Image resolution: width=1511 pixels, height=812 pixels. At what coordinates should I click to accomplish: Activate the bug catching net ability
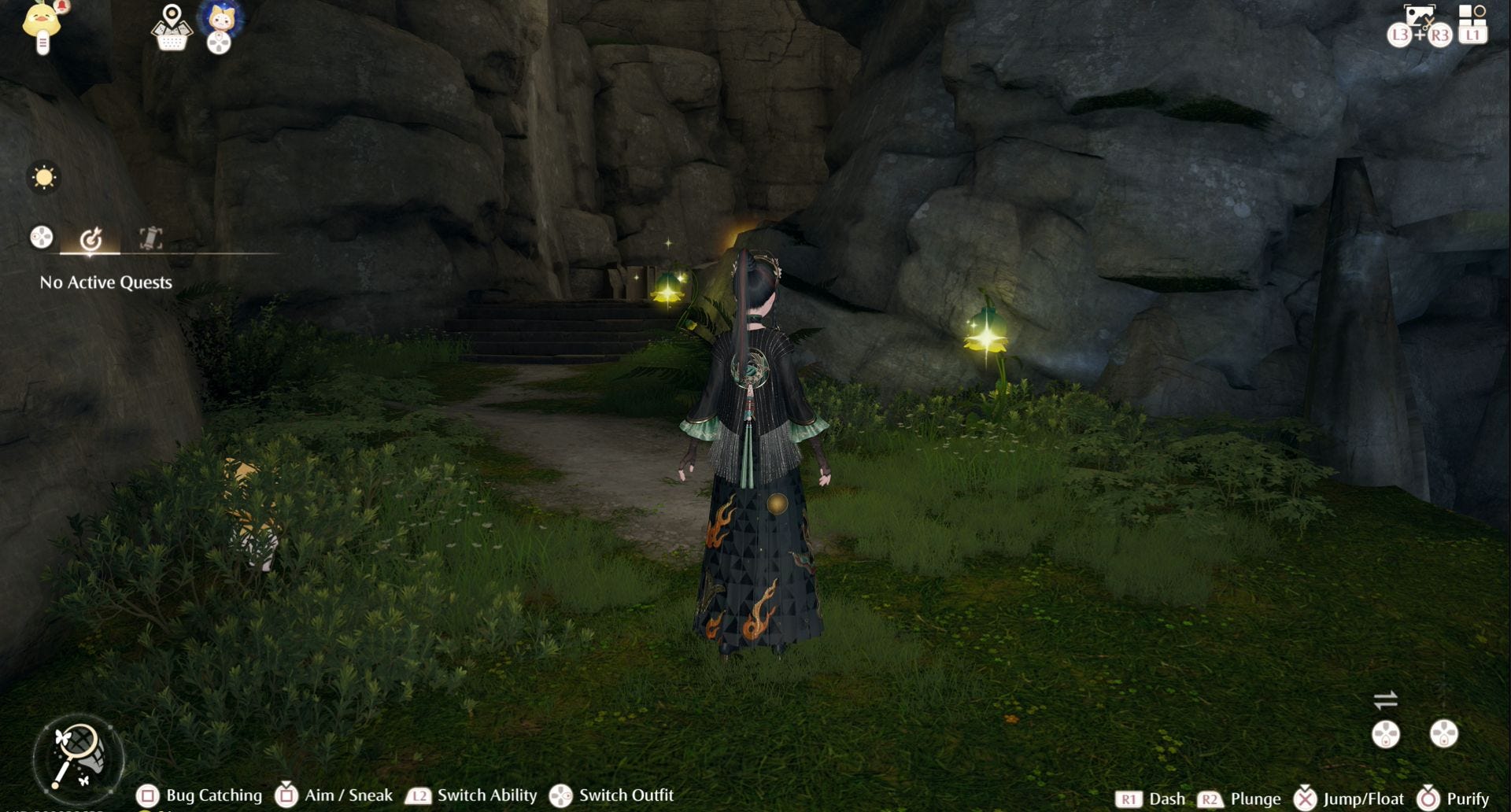click(78, 758)
